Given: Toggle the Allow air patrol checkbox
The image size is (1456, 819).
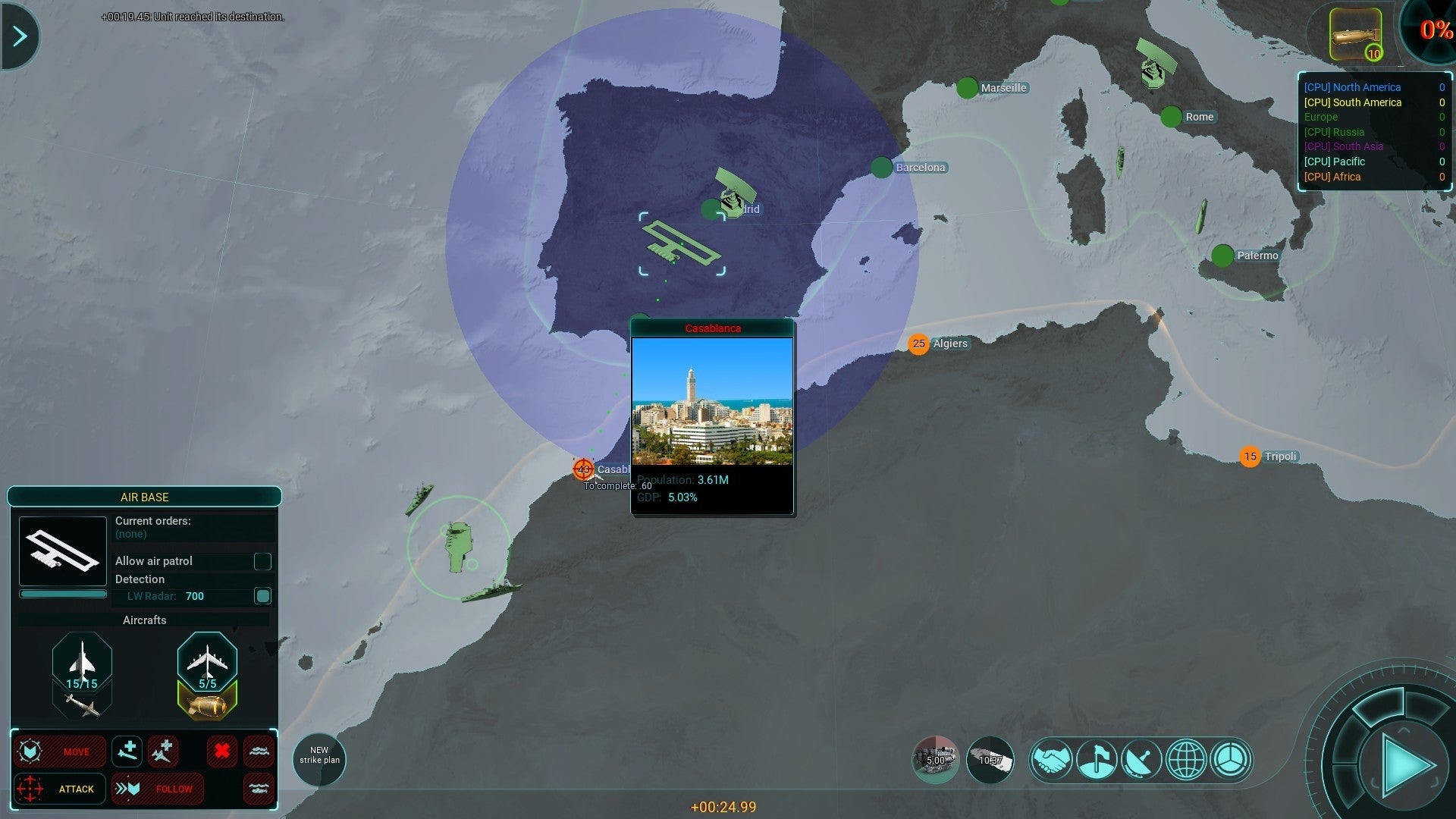Looking at the screenshot, I should [x=263, y=561].
